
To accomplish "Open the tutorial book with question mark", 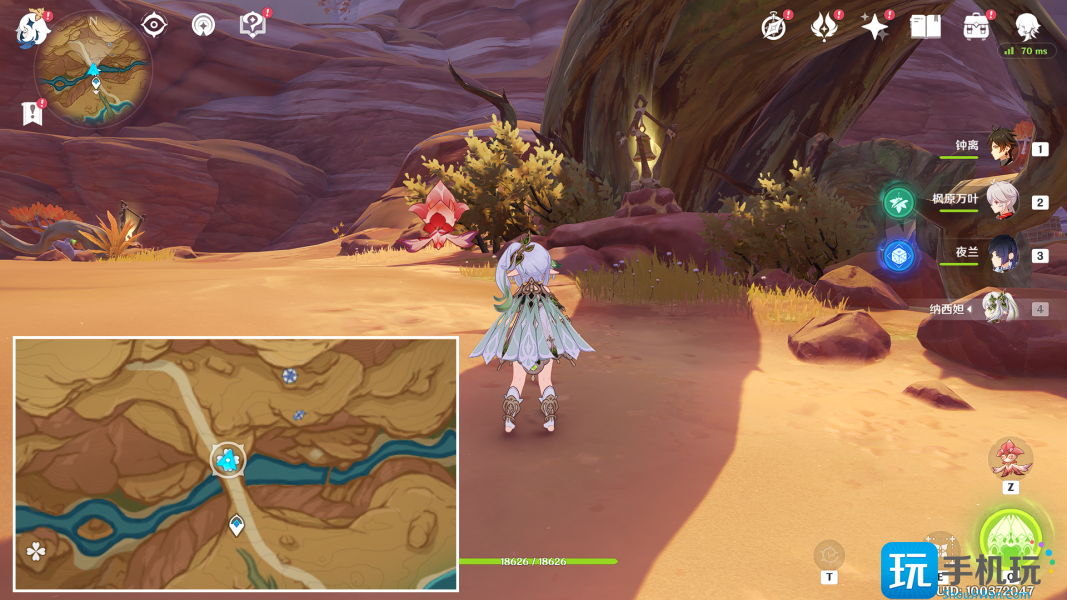I will 254,25.
